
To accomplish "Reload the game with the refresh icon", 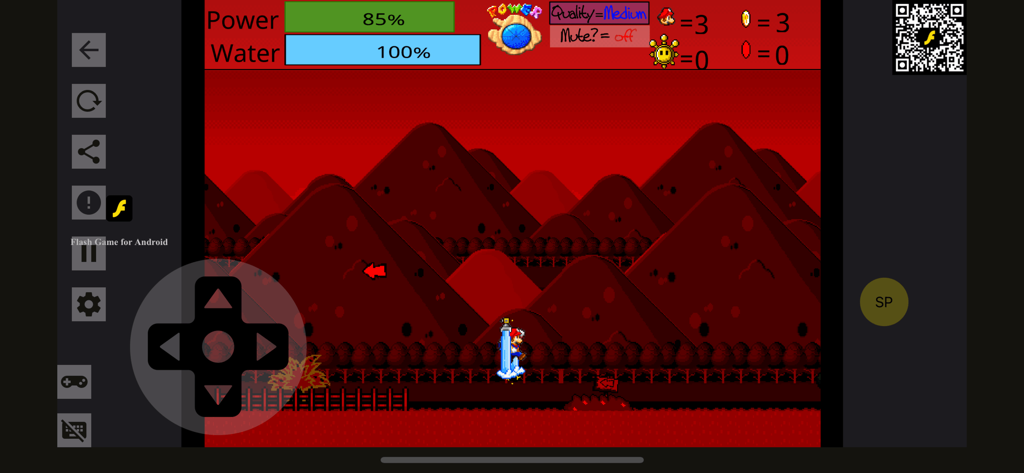I will (x=89, y=101).
